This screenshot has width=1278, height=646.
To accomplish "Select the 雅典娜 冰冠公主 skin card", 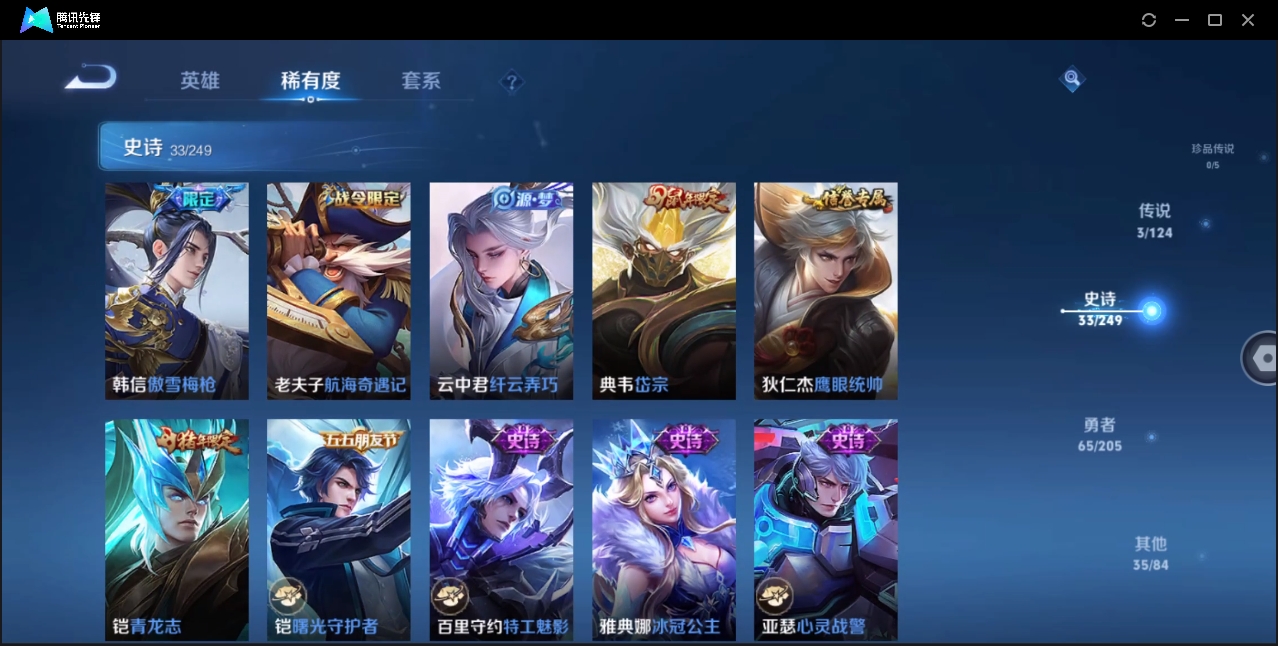I will pyautogui.click(x=663, y=529).
